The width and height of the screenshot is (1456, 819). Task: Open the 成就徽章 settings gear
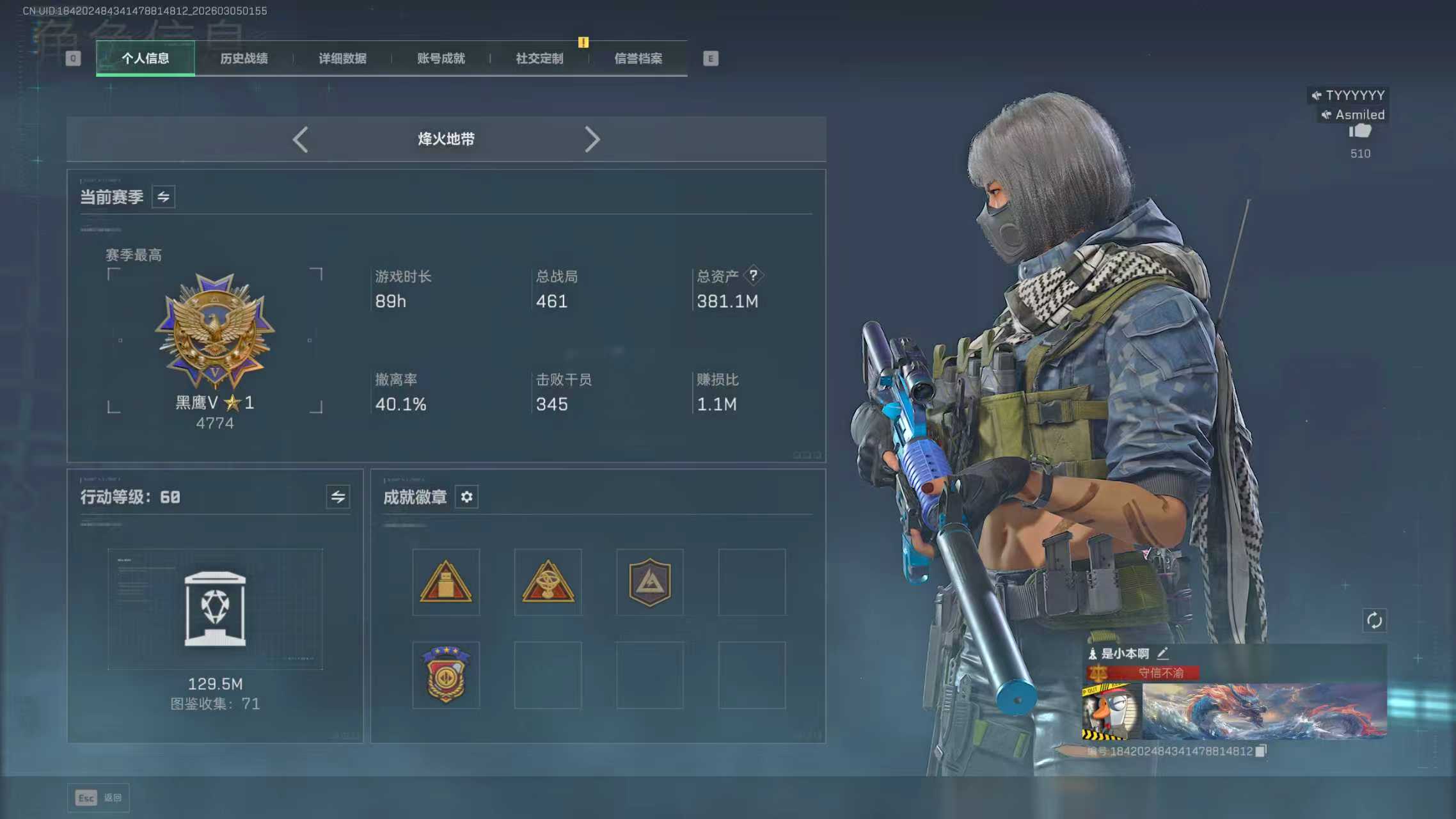[466, 497]
